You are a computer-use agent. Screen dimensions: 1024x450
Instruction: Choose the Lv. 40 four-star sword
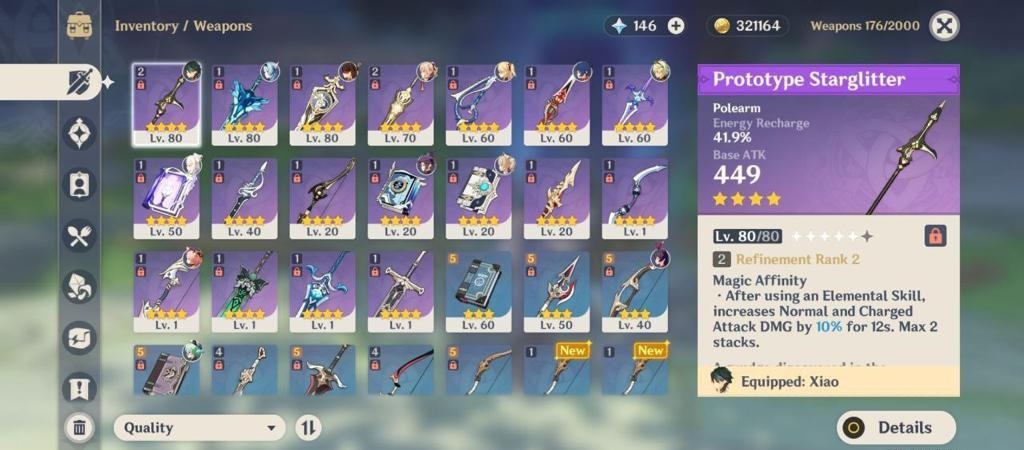click(x=244, y=197)
